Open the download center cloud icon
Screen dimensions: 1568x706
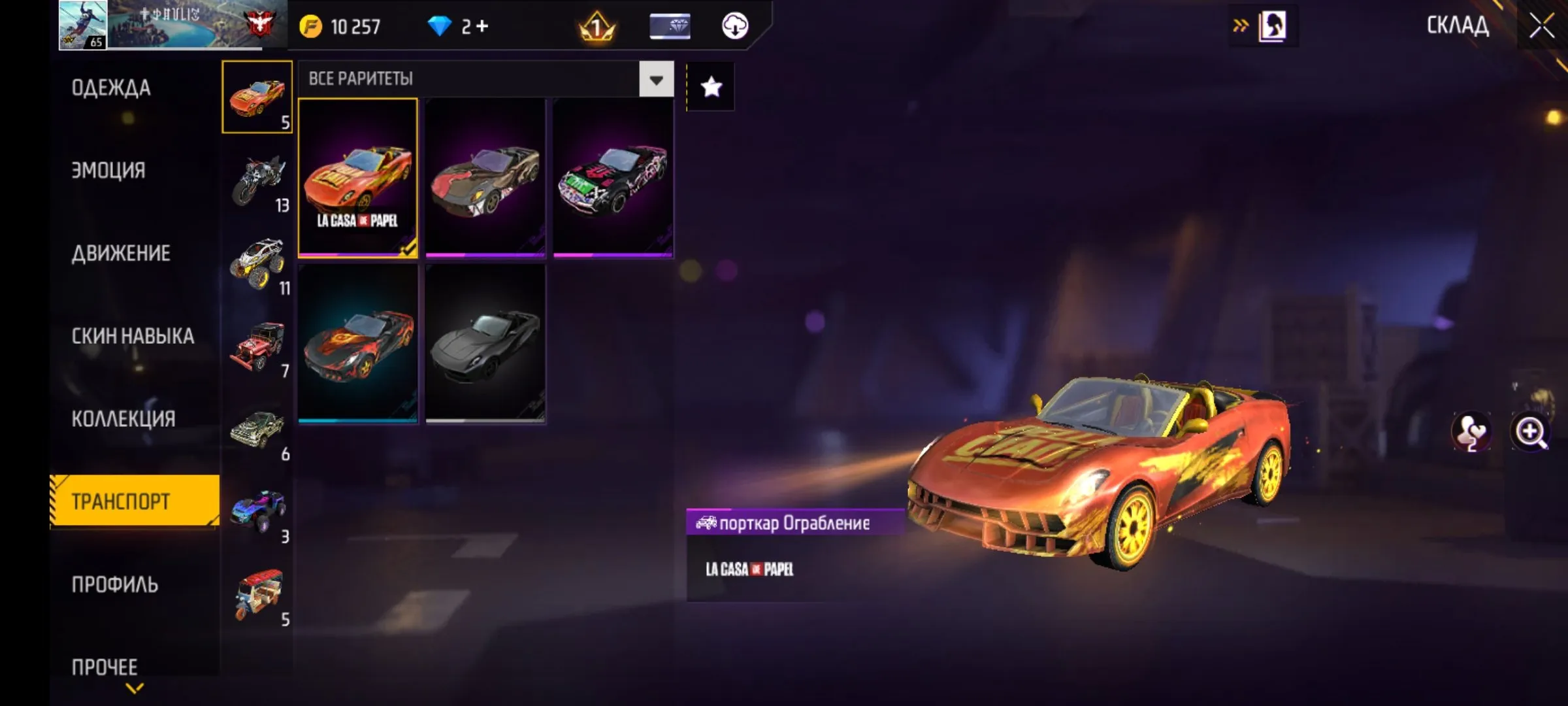pos(735,26)
